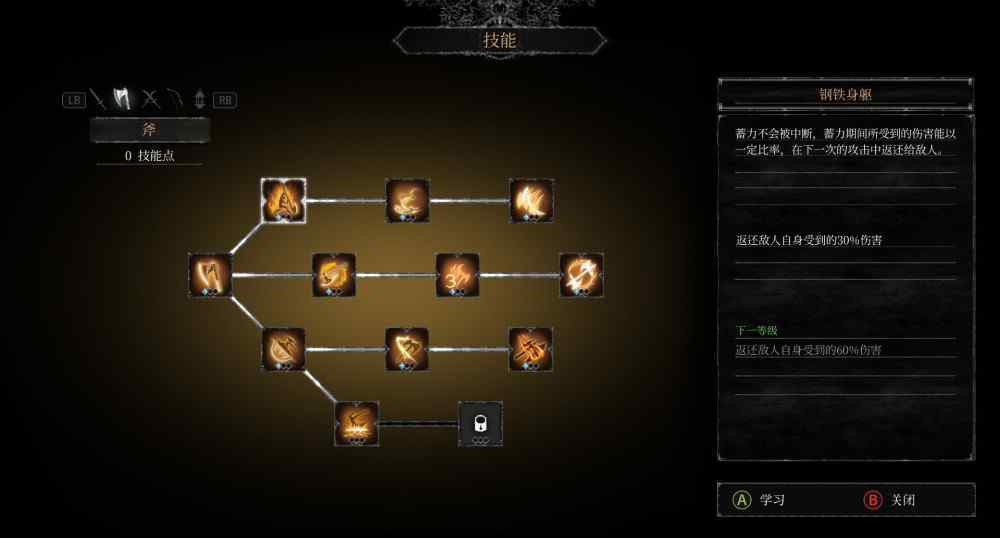The height and width of the screenshot is (538, 1000).
Task: Switch to the crossed dual blades tab
Action: click(x=150, y=99)
